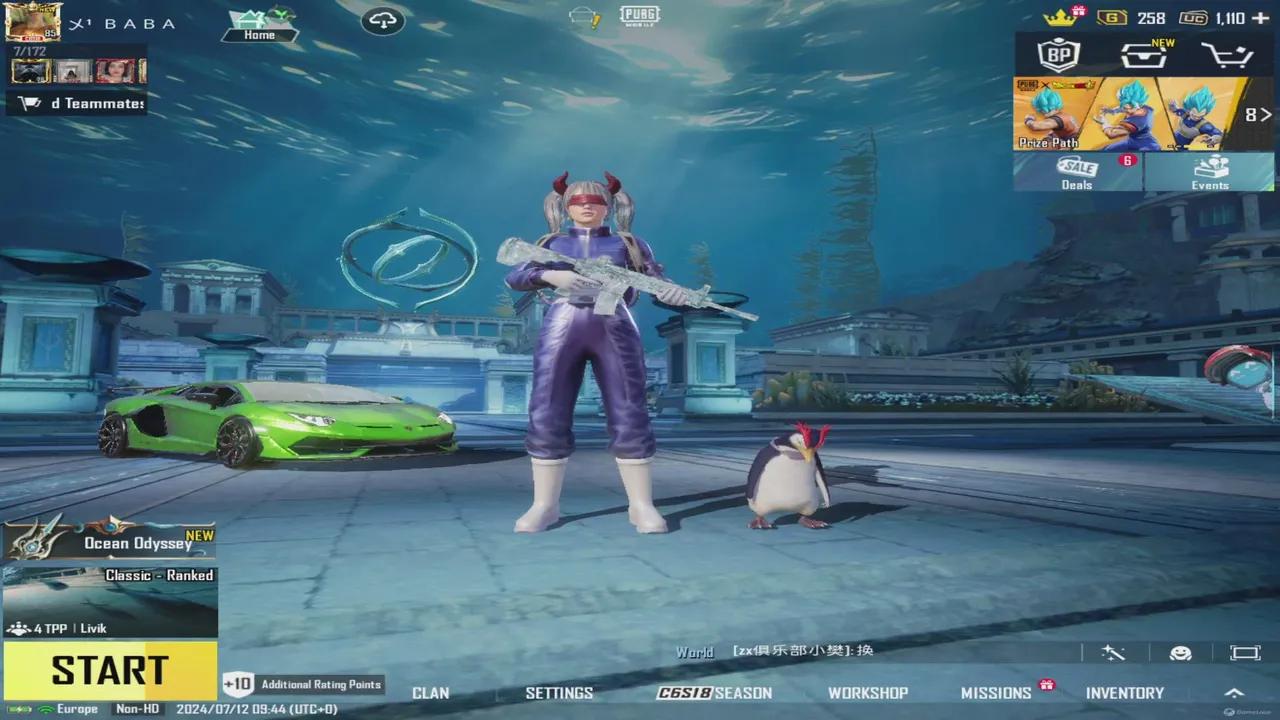Open the BP (Battle Pass) icon
This screenshot has width=1280, height=720.
(x=1058, y=56)
